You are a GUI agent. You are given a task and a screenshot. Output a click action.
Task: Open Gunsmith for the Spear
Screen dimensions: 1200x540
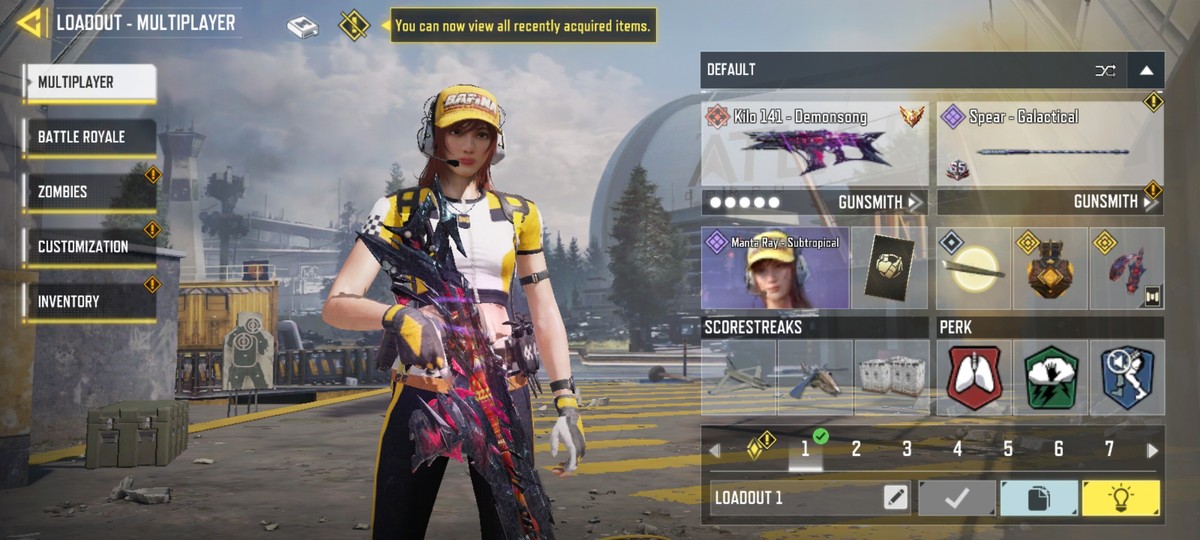pyautogui.click(x=1115, y=202)
